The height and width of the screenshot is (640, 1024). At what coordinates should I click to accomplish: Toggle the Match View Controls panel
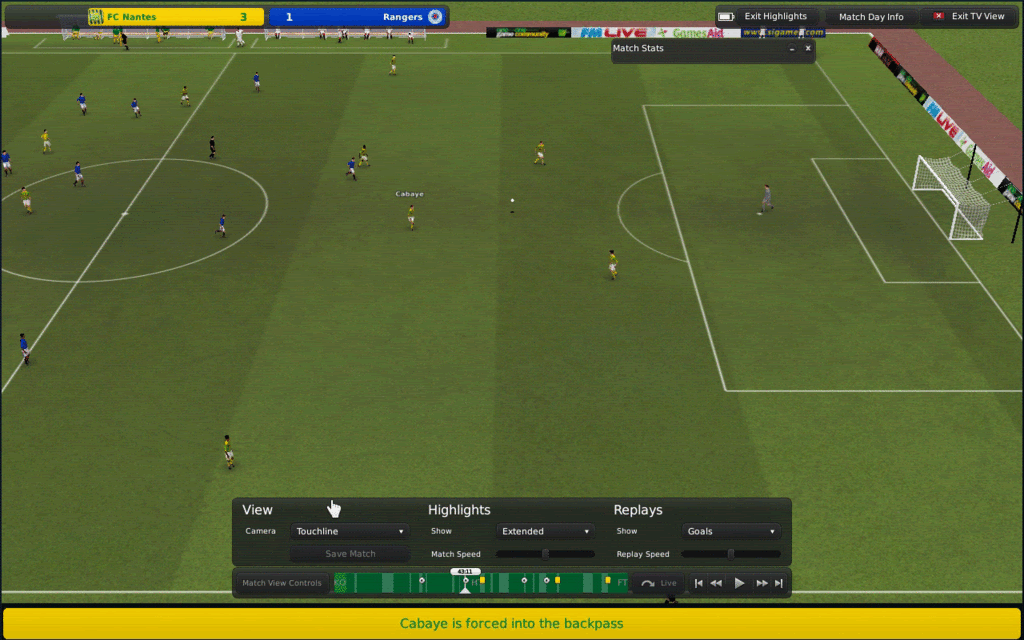pos(282,583)
